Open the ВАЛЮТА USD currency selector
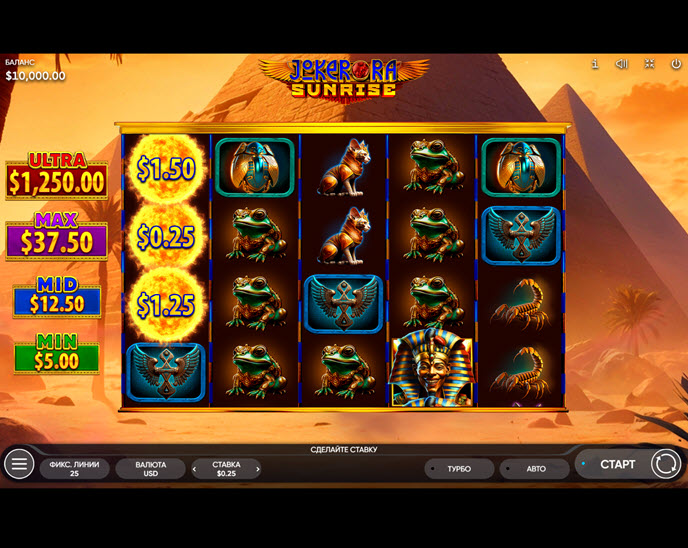 point(150,469)
